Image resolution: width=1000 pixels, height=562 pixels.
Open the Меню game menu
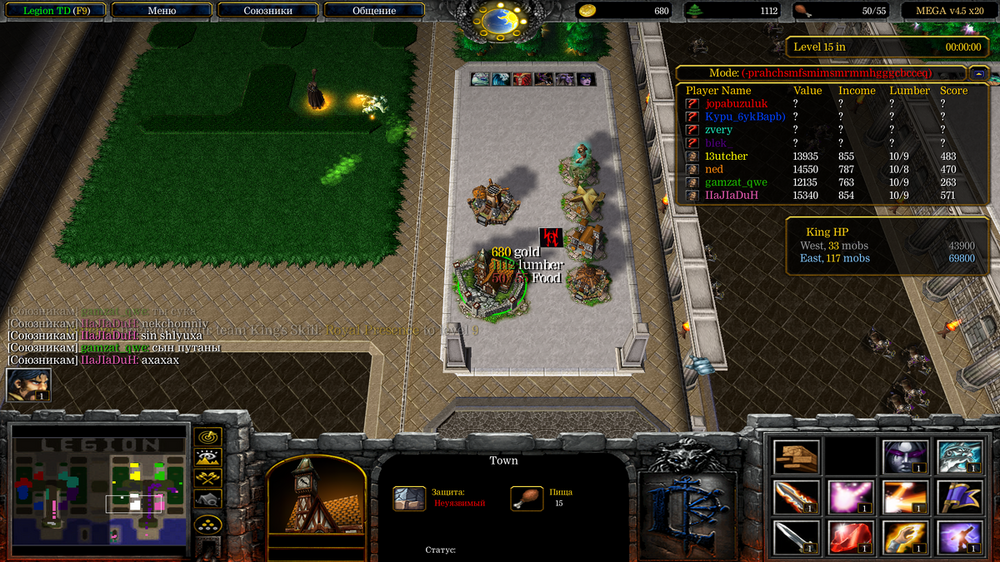[162, 11]
